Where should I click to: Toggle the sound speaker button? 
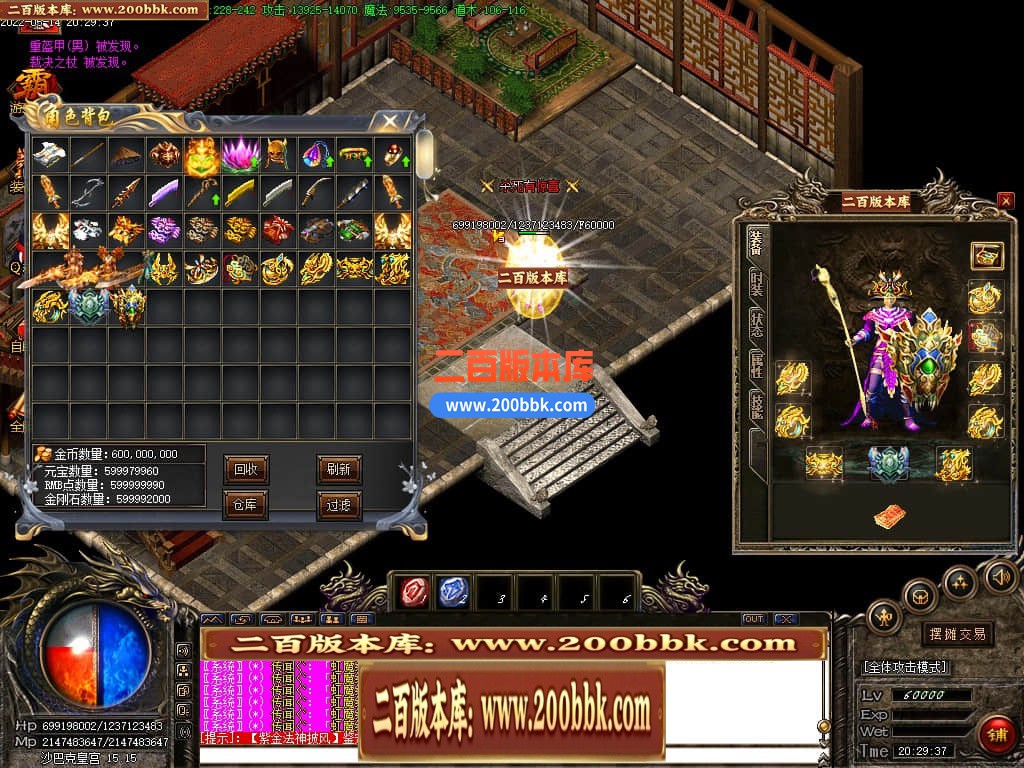[1000, 575]
